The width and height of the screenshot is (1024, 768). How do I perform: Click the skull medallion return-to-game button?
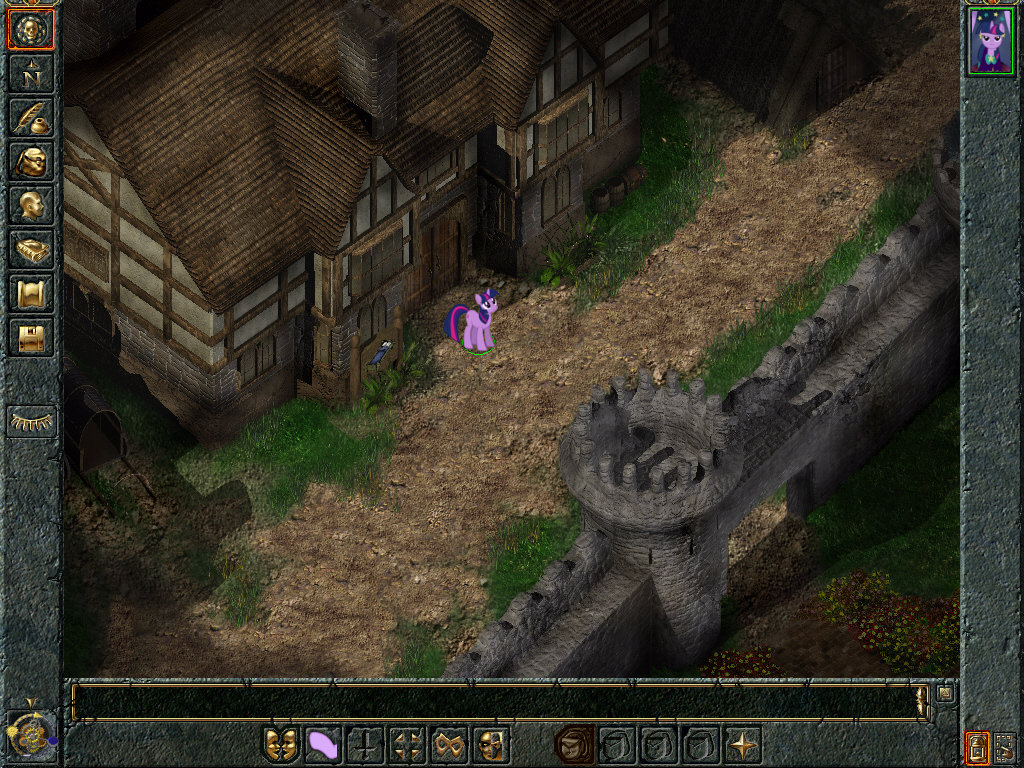click(x=30, y=30)
